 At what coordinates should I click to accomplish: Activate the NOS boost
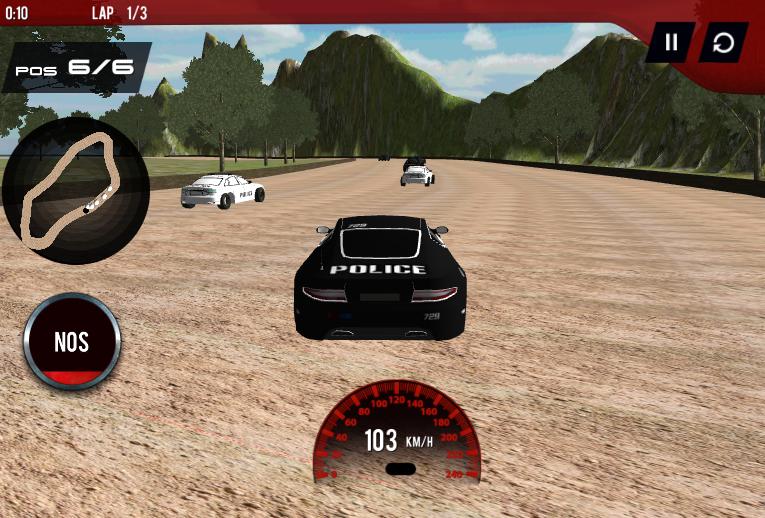click(x=72, y=342)
